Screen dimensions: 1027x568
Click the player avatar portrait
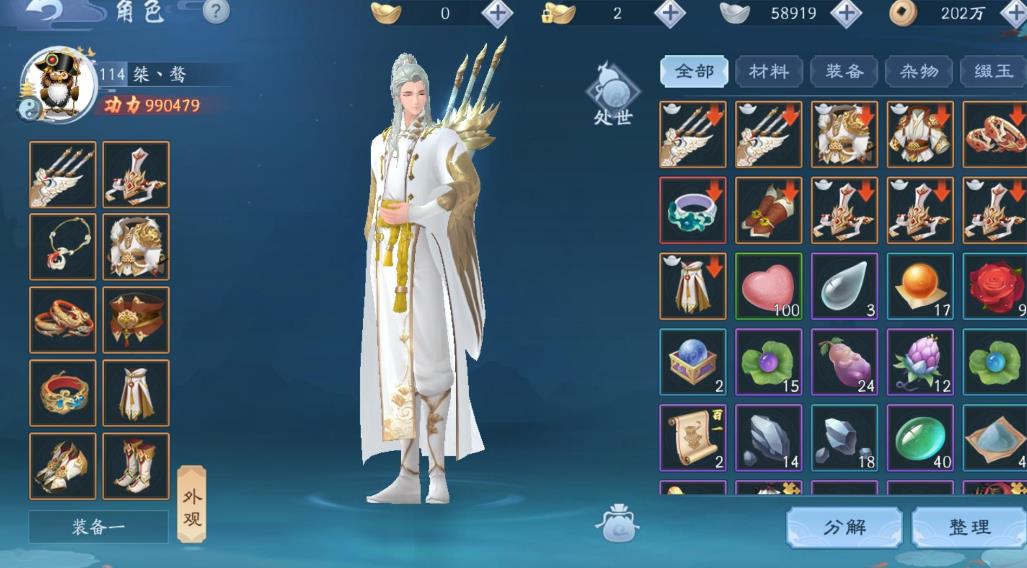click(x=58, y=84)
